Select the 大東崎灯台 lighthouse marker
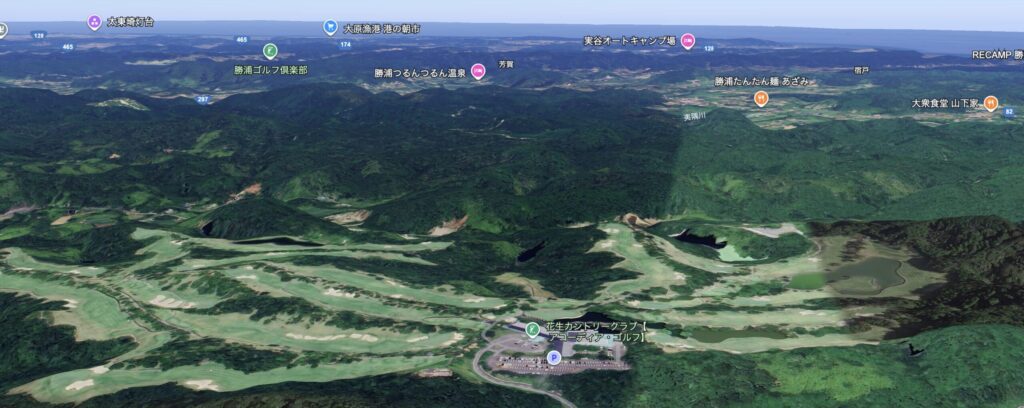Viewport: 1024px width, 408px height. [94, 21]
